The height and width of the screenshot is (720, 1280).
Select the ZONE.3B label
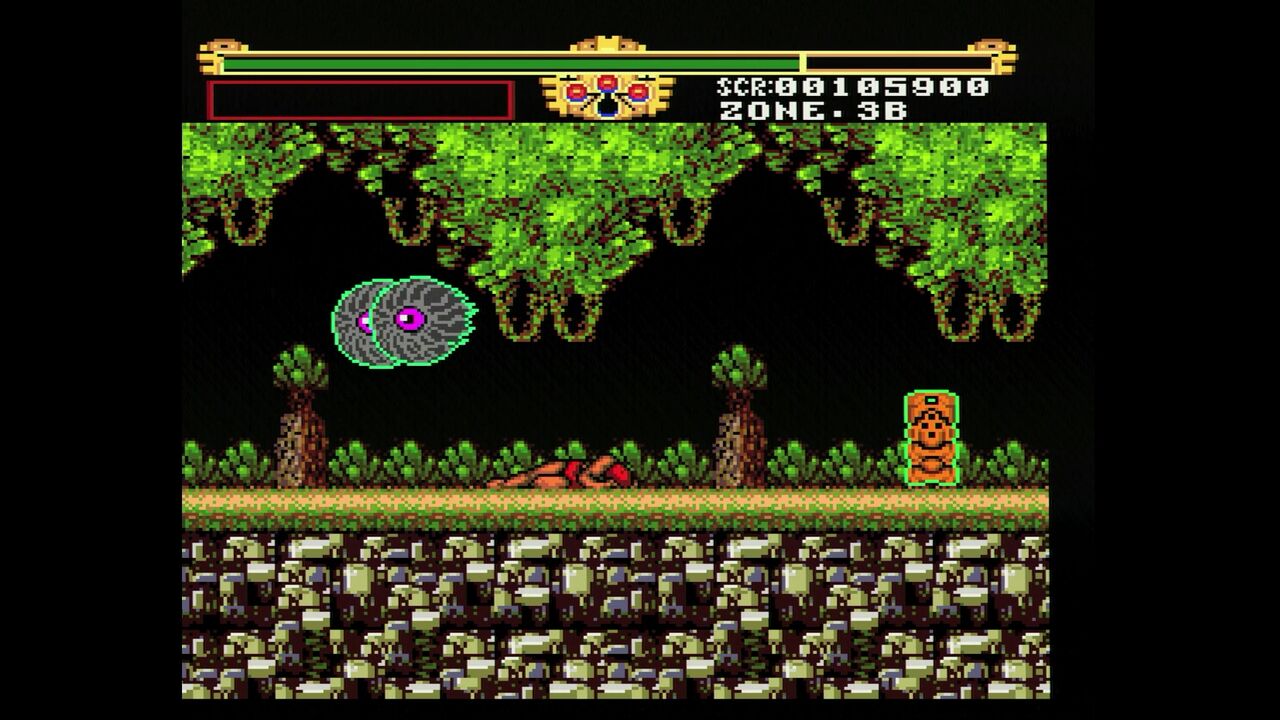(x=812, y=112)
